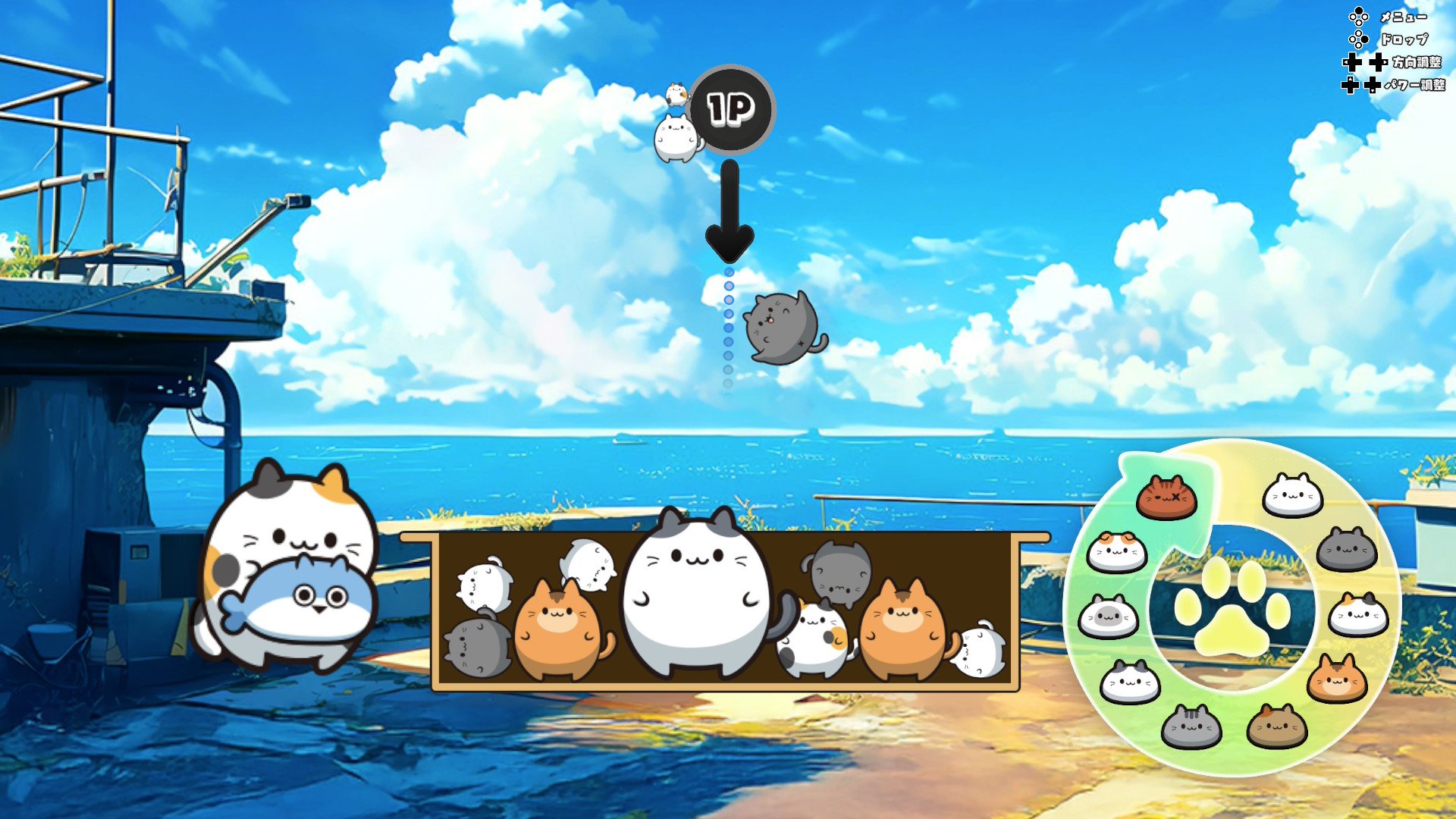The image size is (1456, 819).
Task: Choose the solid dark gray cat ring icon
Action: click(x=1346, y=549)
